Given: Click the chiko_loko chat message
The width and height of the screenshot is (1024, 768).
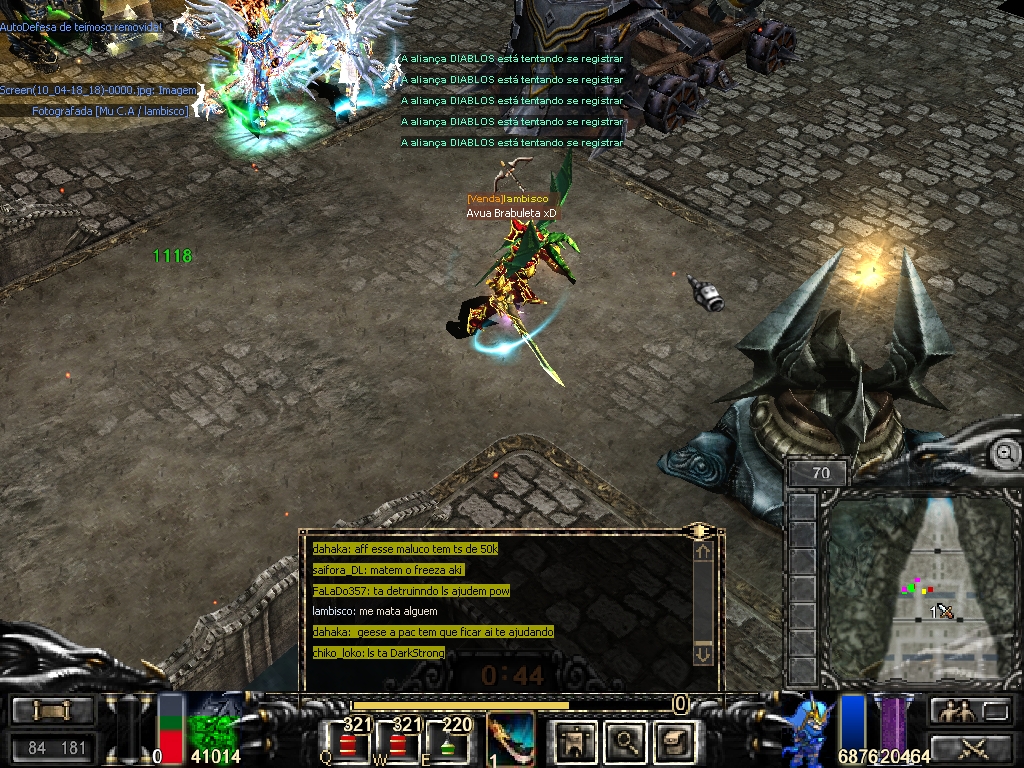Looking at the screenshot, I should (x=378, y=653).
